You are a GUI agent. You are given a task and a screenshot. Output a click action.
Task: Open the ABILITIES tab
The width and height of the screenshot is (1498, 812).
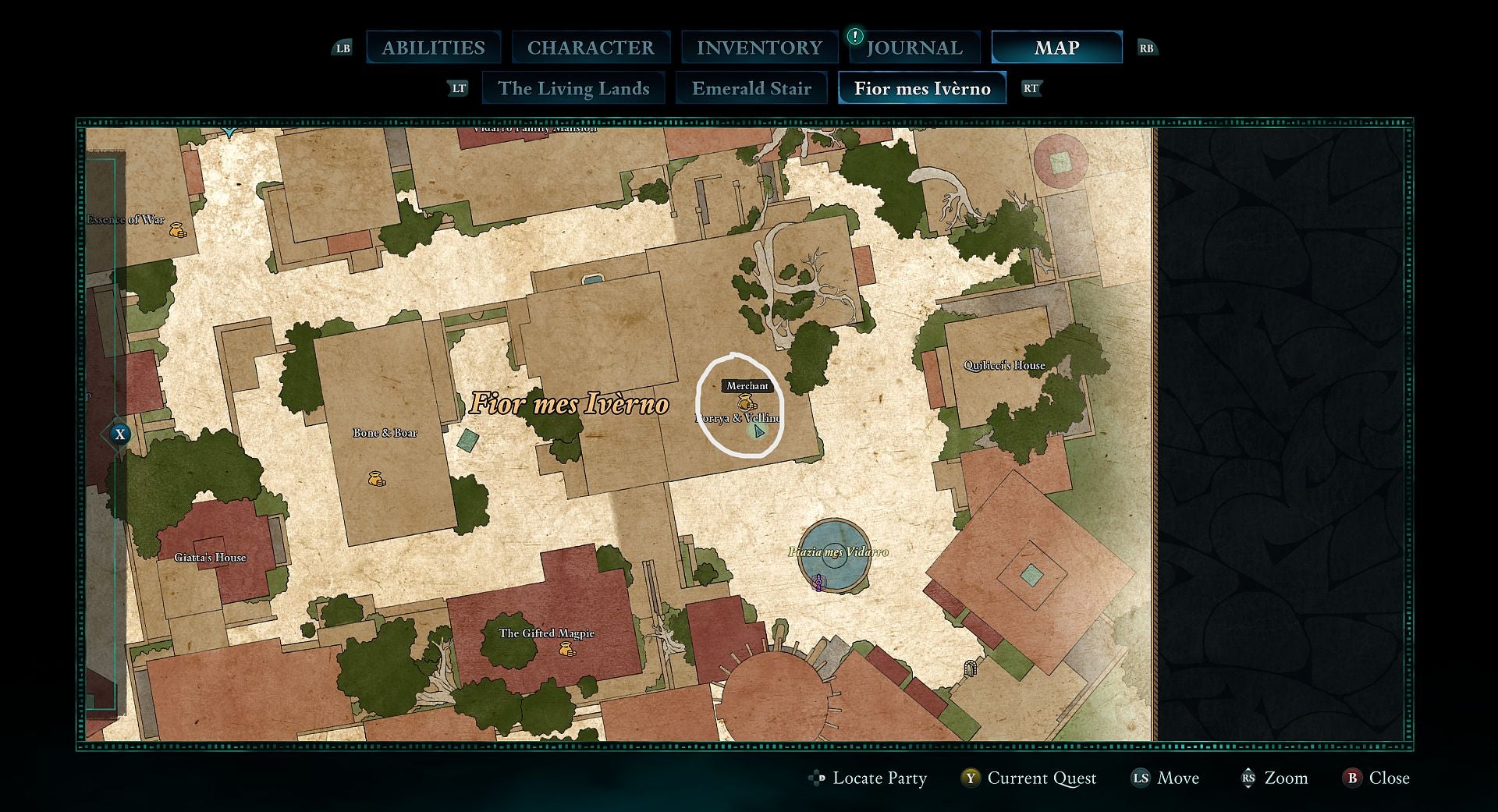pos(433,47)
